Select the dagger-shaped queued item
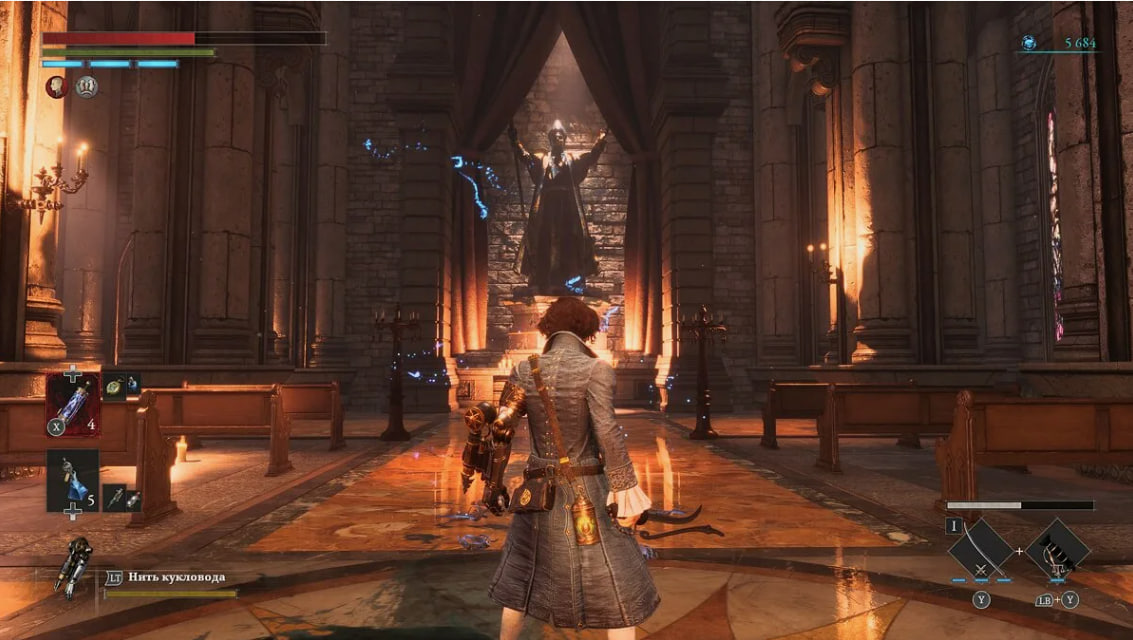The image size is (1133, 640). click(x=114, y=497)
